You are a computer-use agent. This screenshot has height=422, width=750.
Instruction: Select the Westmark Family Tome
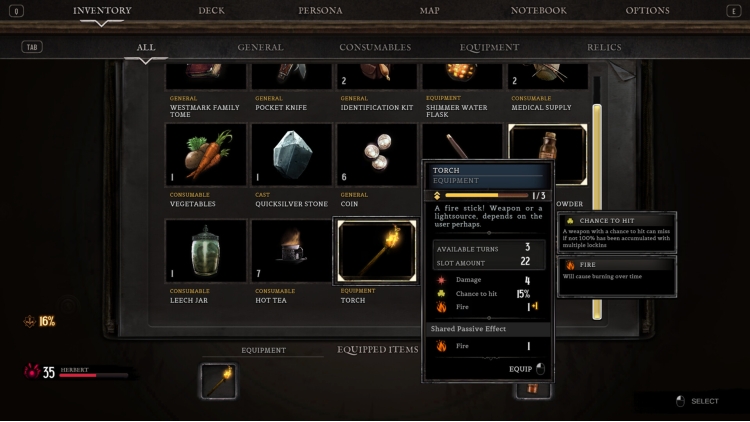point(206,75)
